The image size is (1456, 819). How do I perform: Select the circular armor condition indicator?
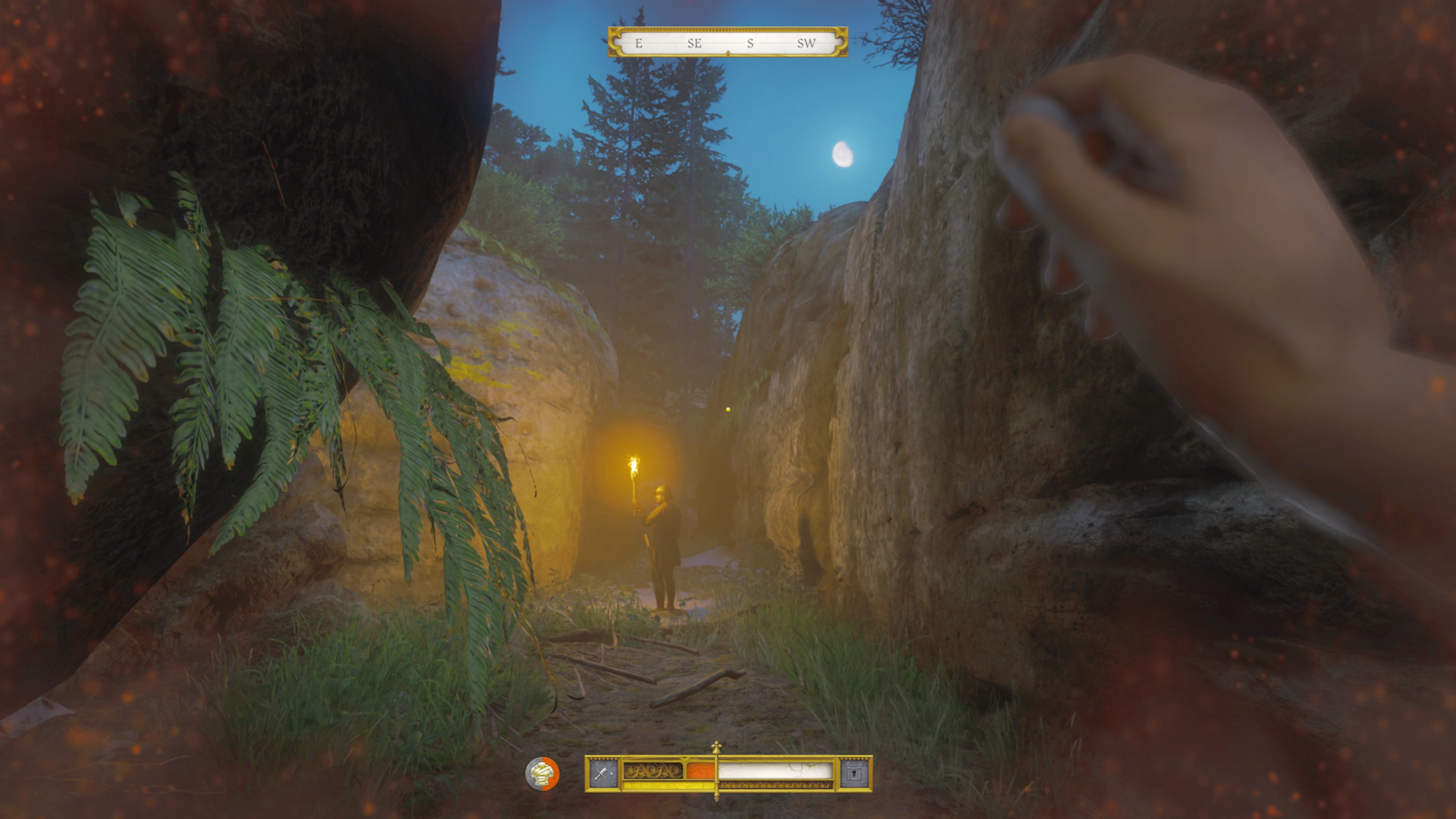[541, 775]
